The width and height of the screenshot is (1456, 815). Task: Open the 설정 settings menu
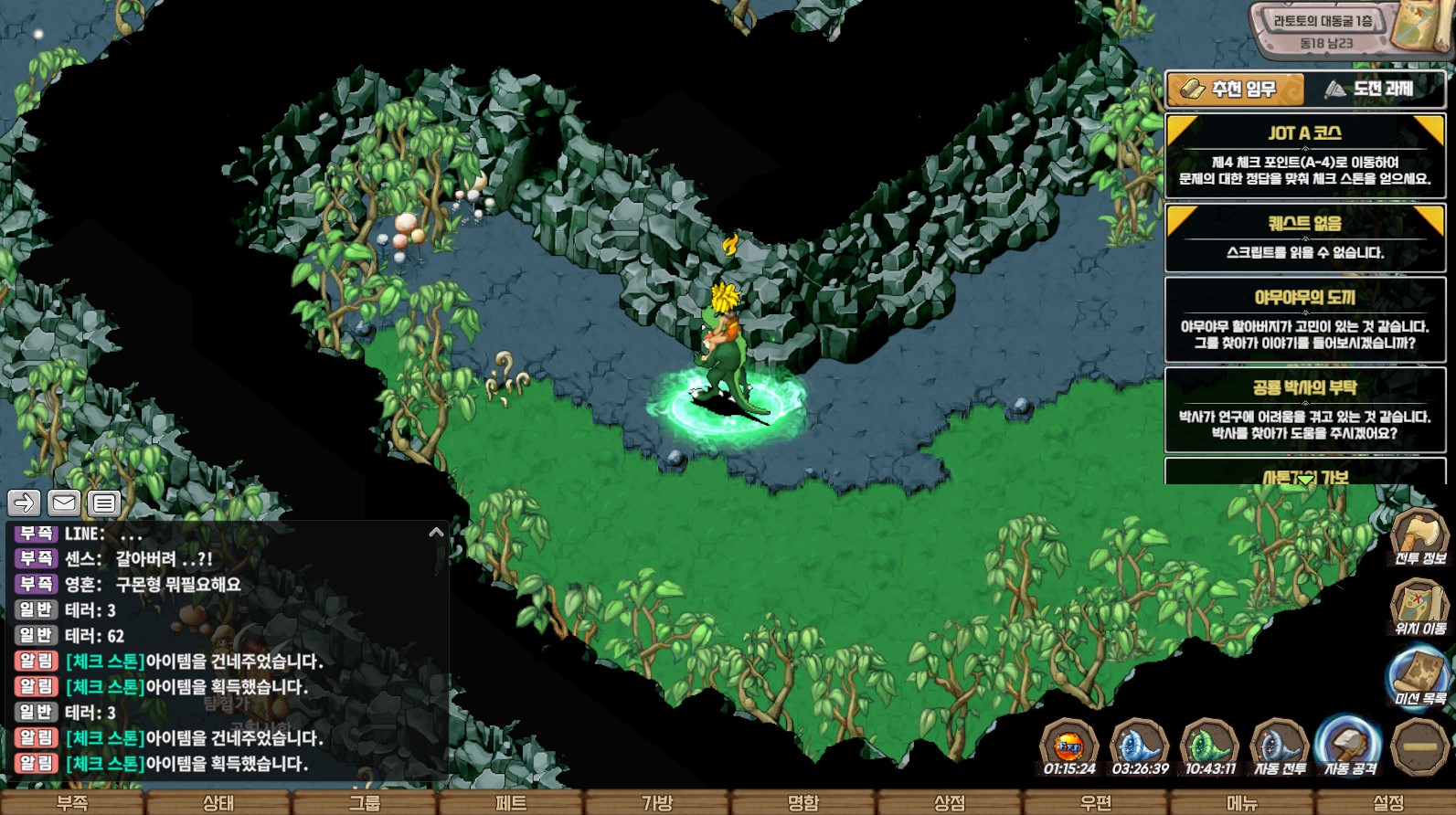[1388, 803]
